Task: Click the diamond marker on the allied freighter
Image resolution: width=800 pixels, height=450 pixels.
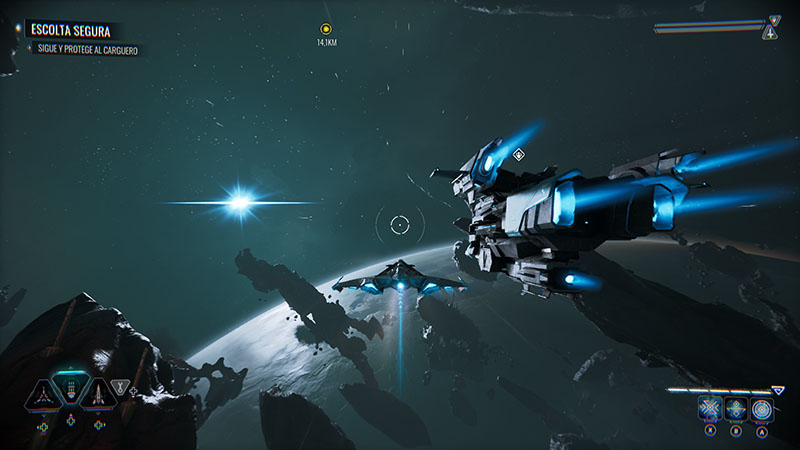Action: pos(518,155)
